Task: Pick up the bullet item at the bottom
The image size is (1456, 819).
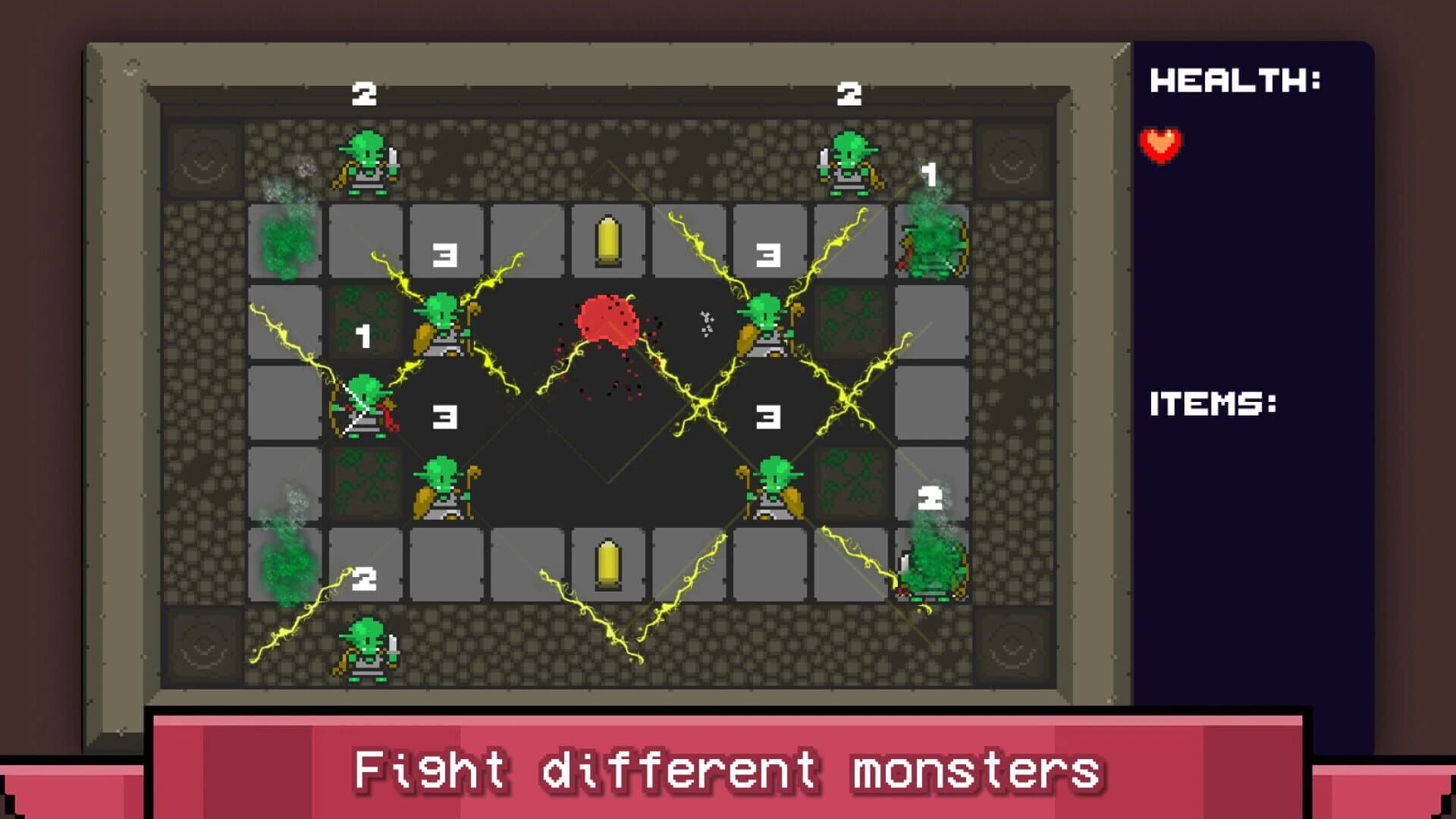Action: pos(608,563)
